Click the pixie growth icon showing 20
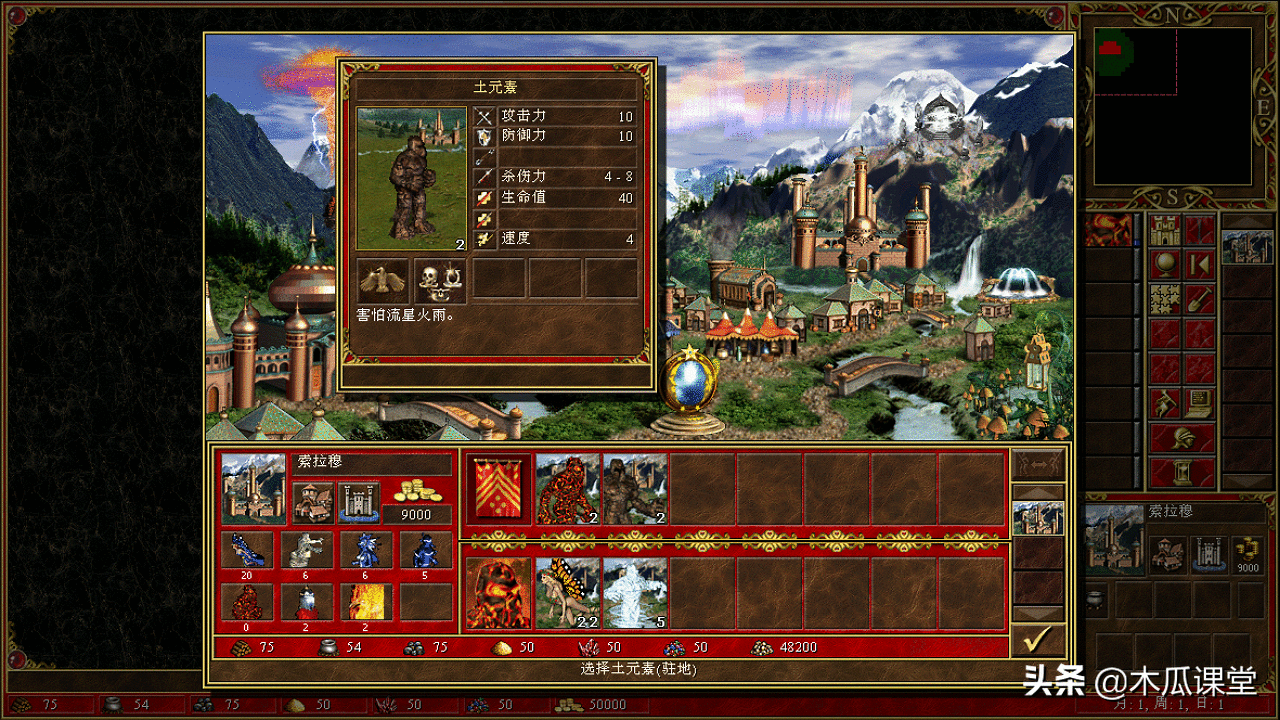 click(246, 550)
